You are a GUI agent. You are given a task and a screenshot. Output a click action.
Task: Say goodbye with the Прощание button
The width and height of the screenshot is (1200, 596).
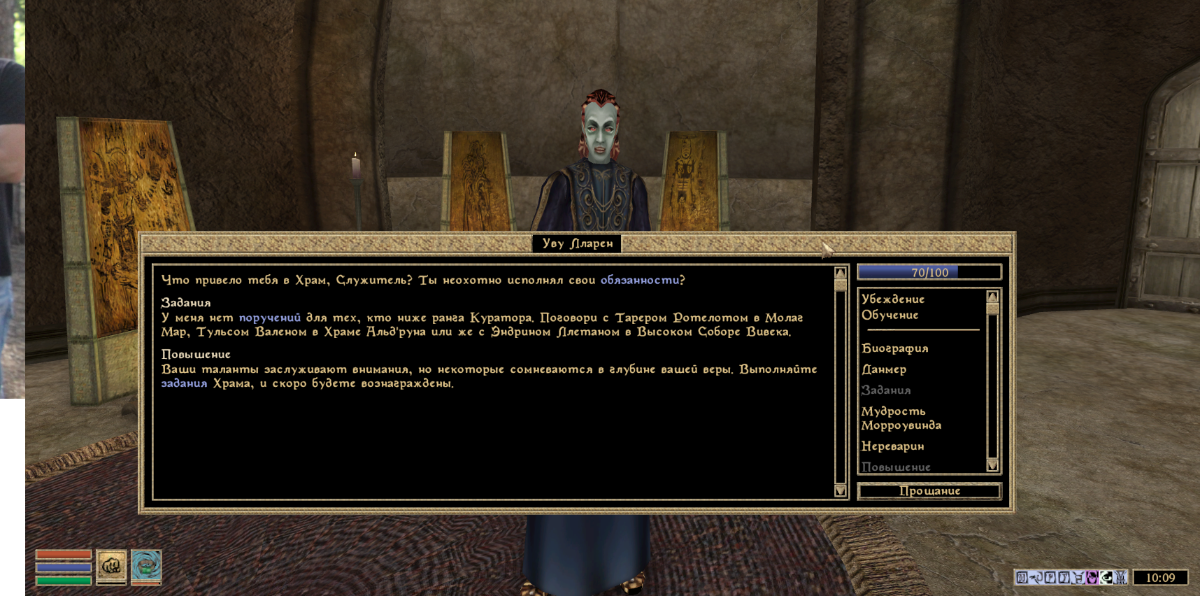pos(929,491)
